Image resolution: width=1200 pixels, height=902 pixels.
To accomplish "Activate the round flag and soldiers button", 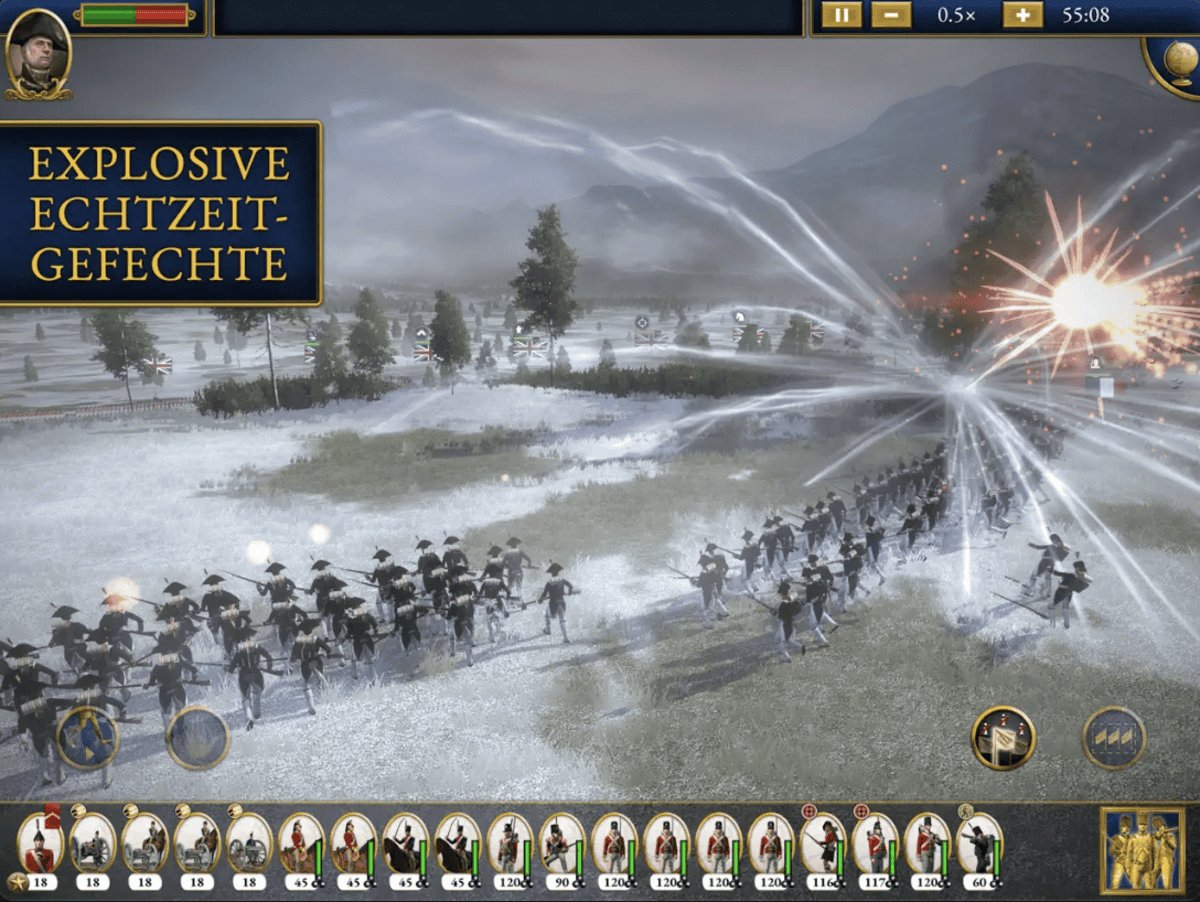I will (x=1003, y=738).
